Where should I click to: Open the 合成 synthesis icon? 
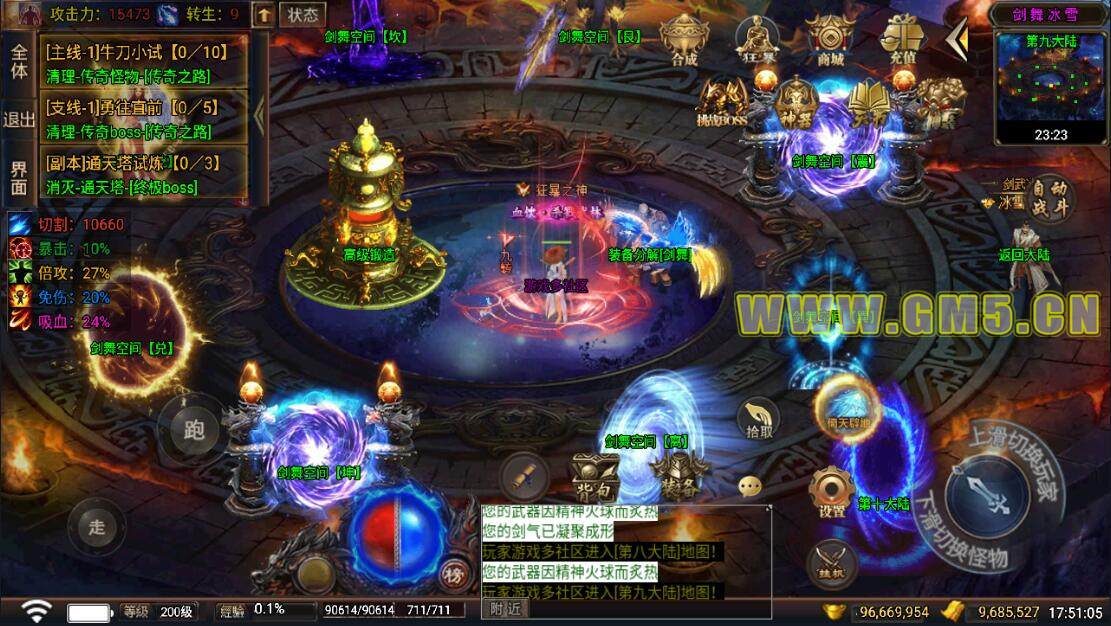[684, 41]
